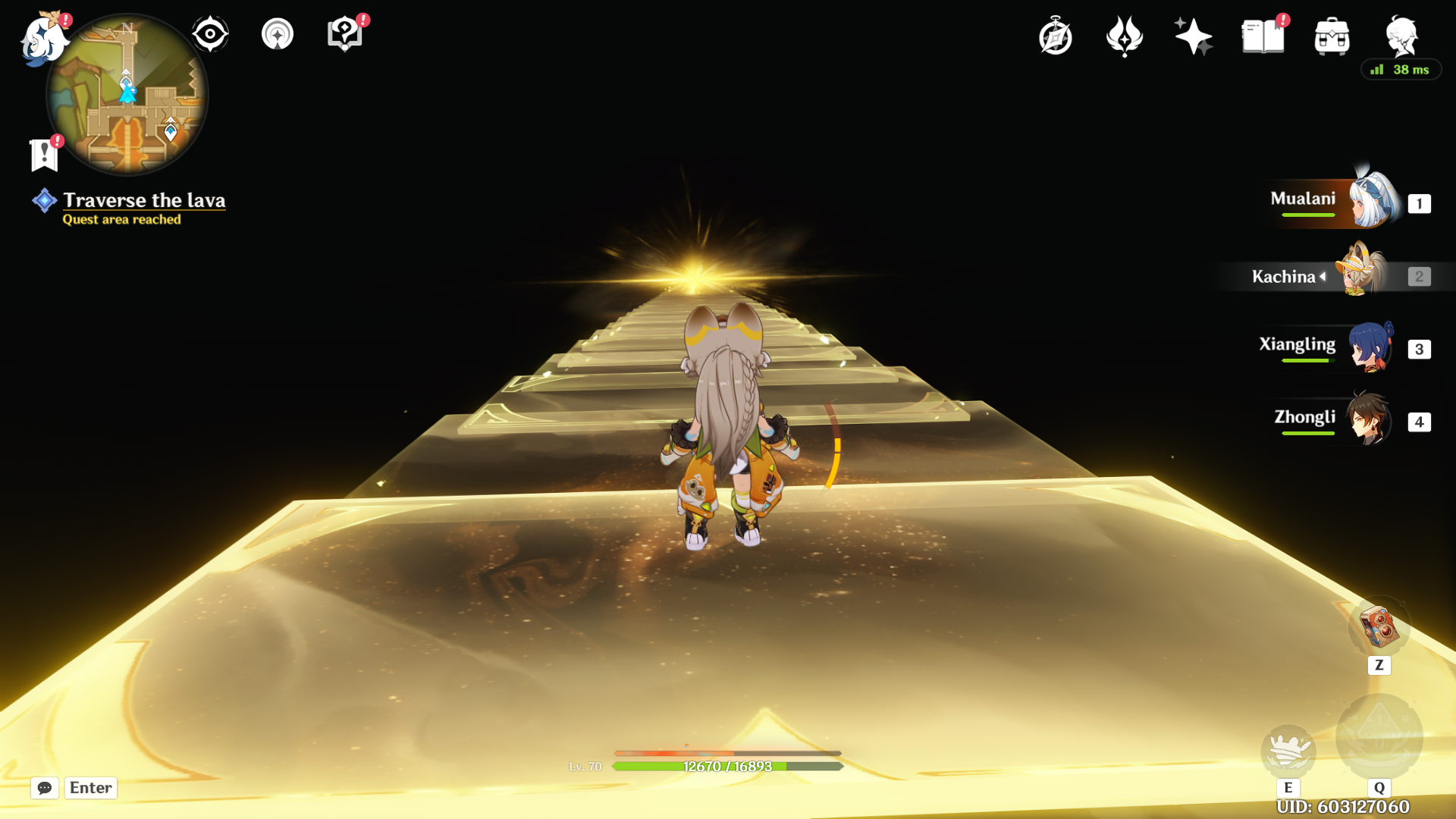The image size is (1456, 819).
Task: Click the Enter chat input field
Action: (90, 788)
